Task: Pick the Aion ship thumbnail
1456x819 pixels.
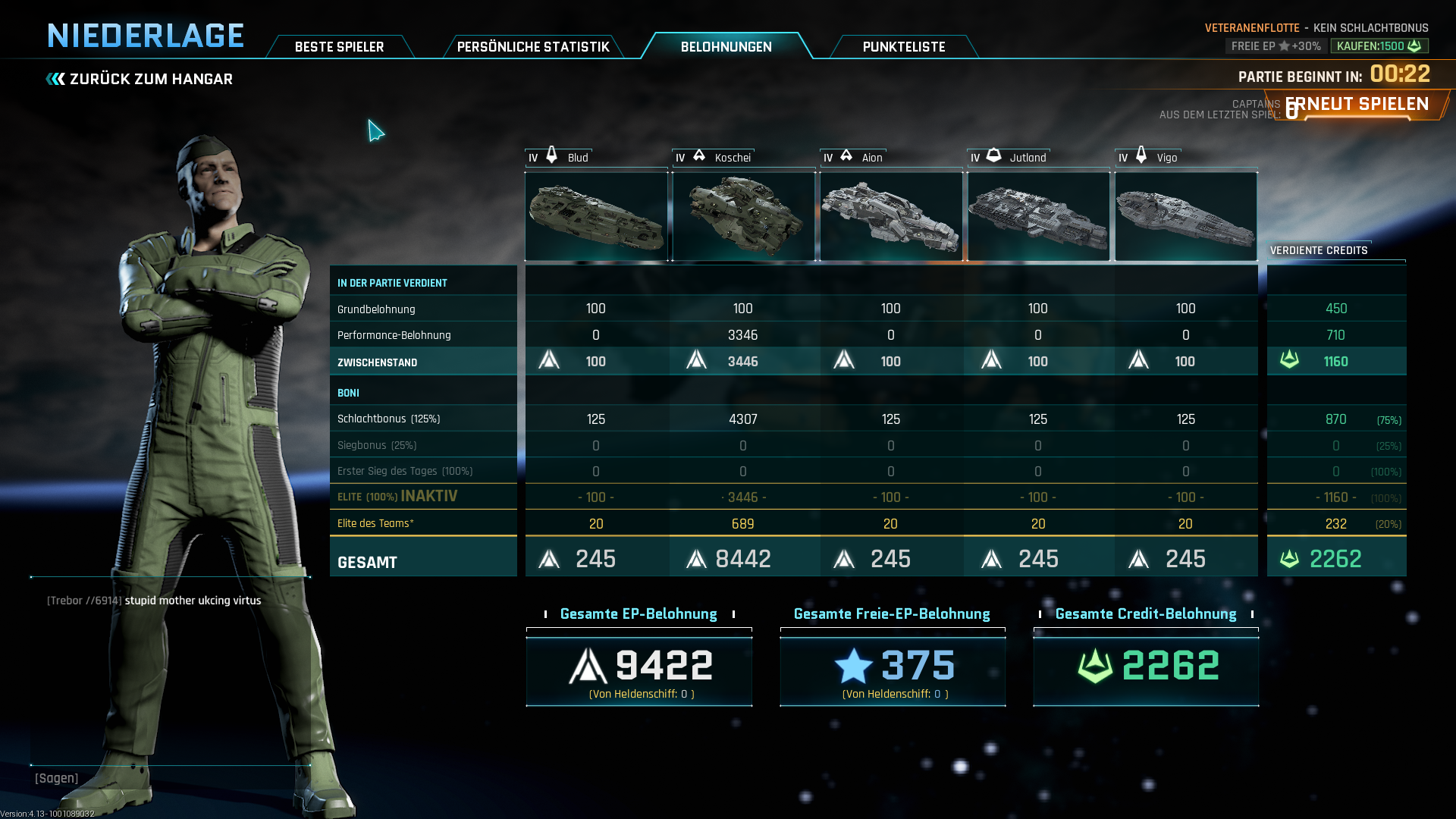Action: (891, 216)
